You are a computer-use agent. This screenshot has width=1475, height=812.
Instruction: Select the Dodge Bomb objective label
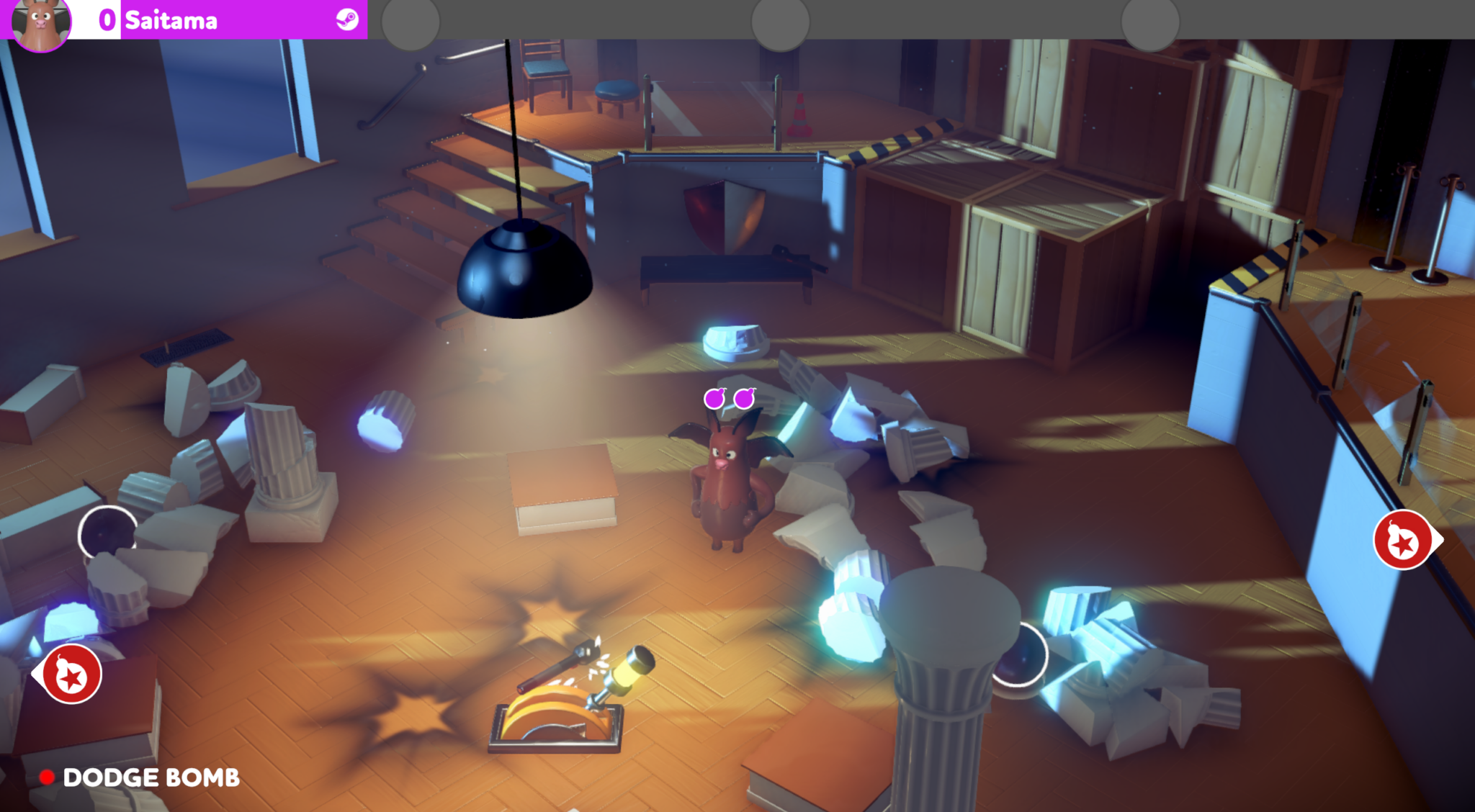pyautogui.click(x=151, y=777)
